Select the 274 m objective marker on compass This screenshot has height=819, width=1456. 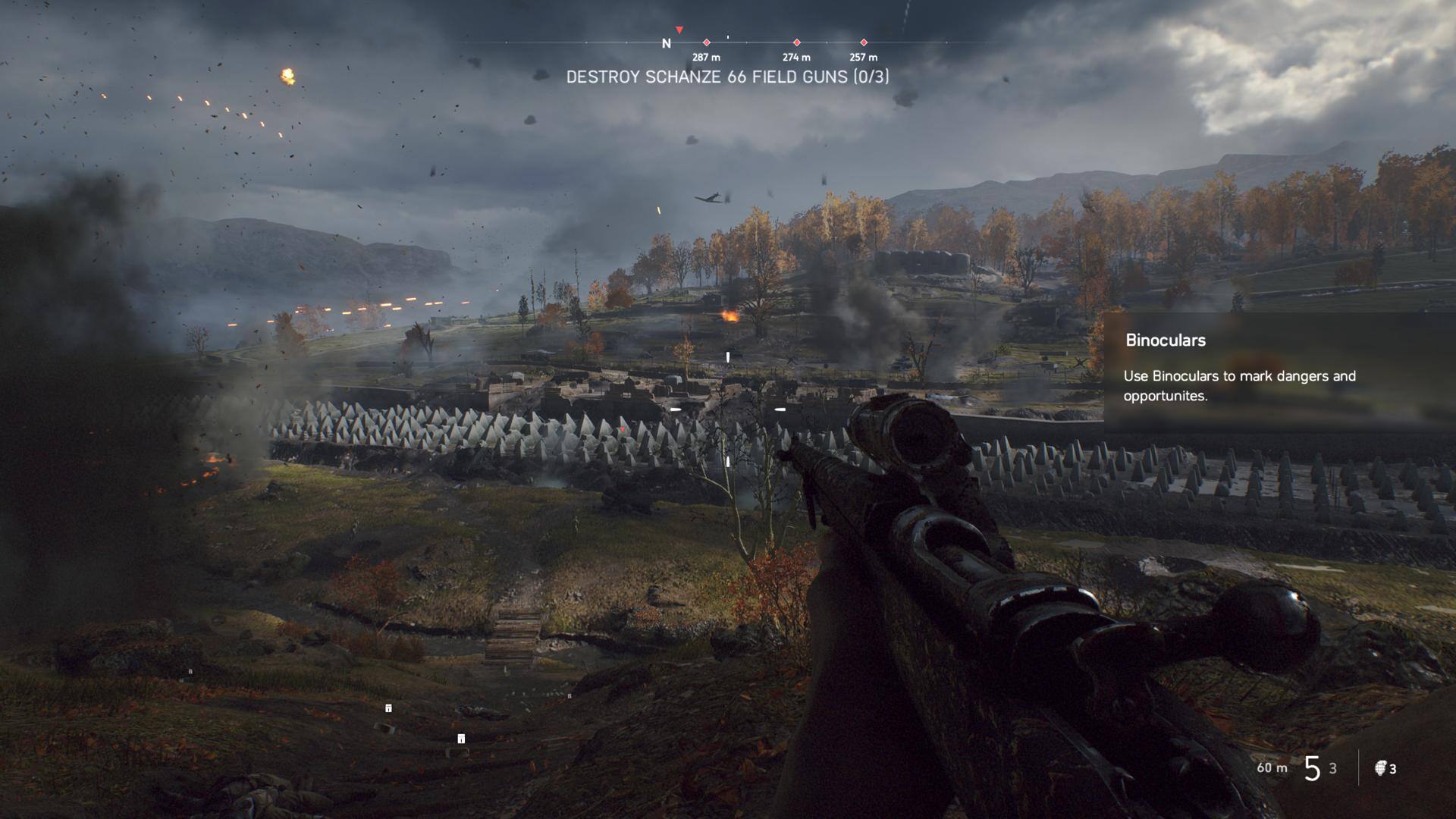pyautogui.click(x=796, y=43)
